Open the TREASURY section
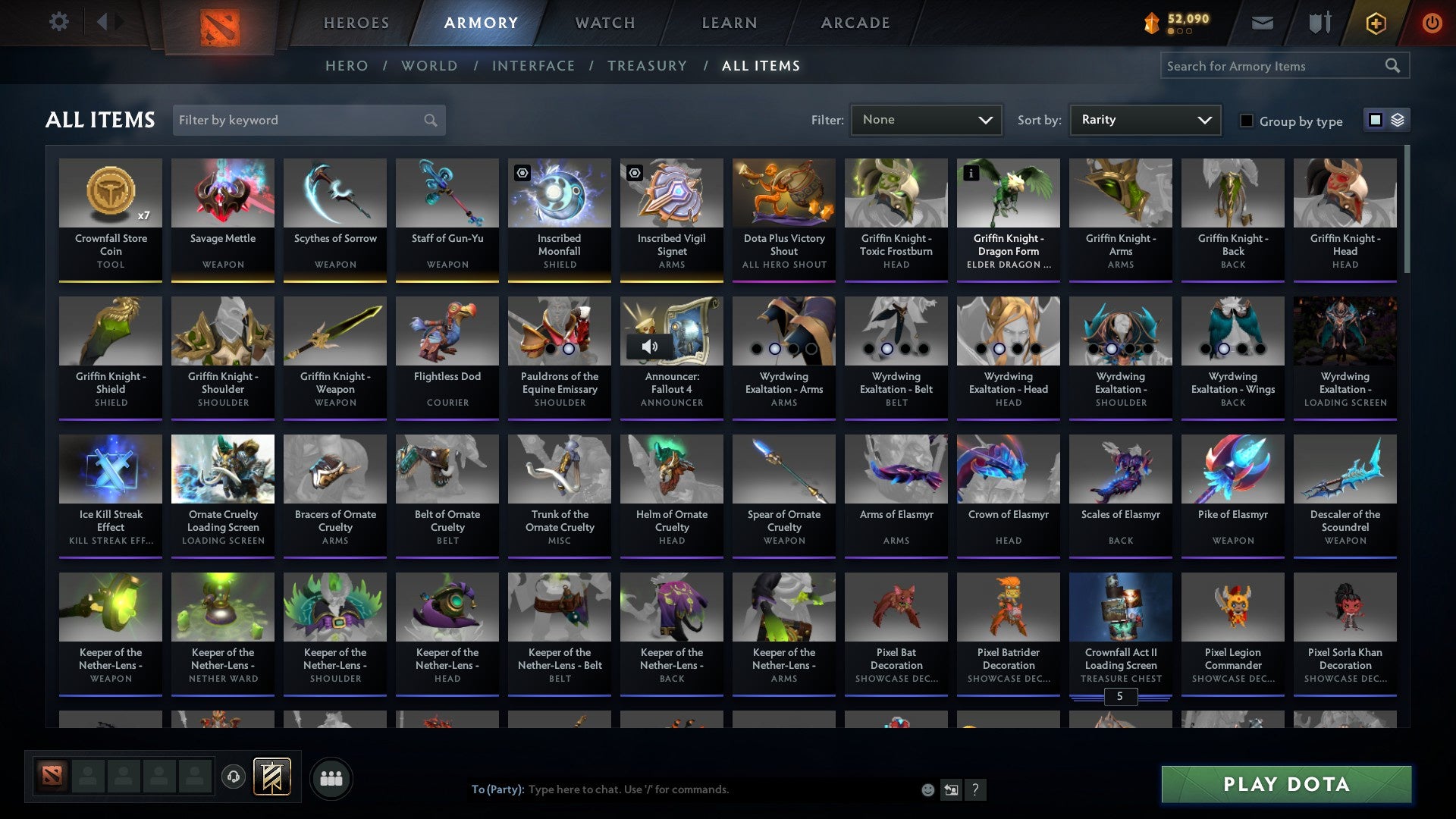Viewport: 1456px width, 819px height. click(648, 66)
